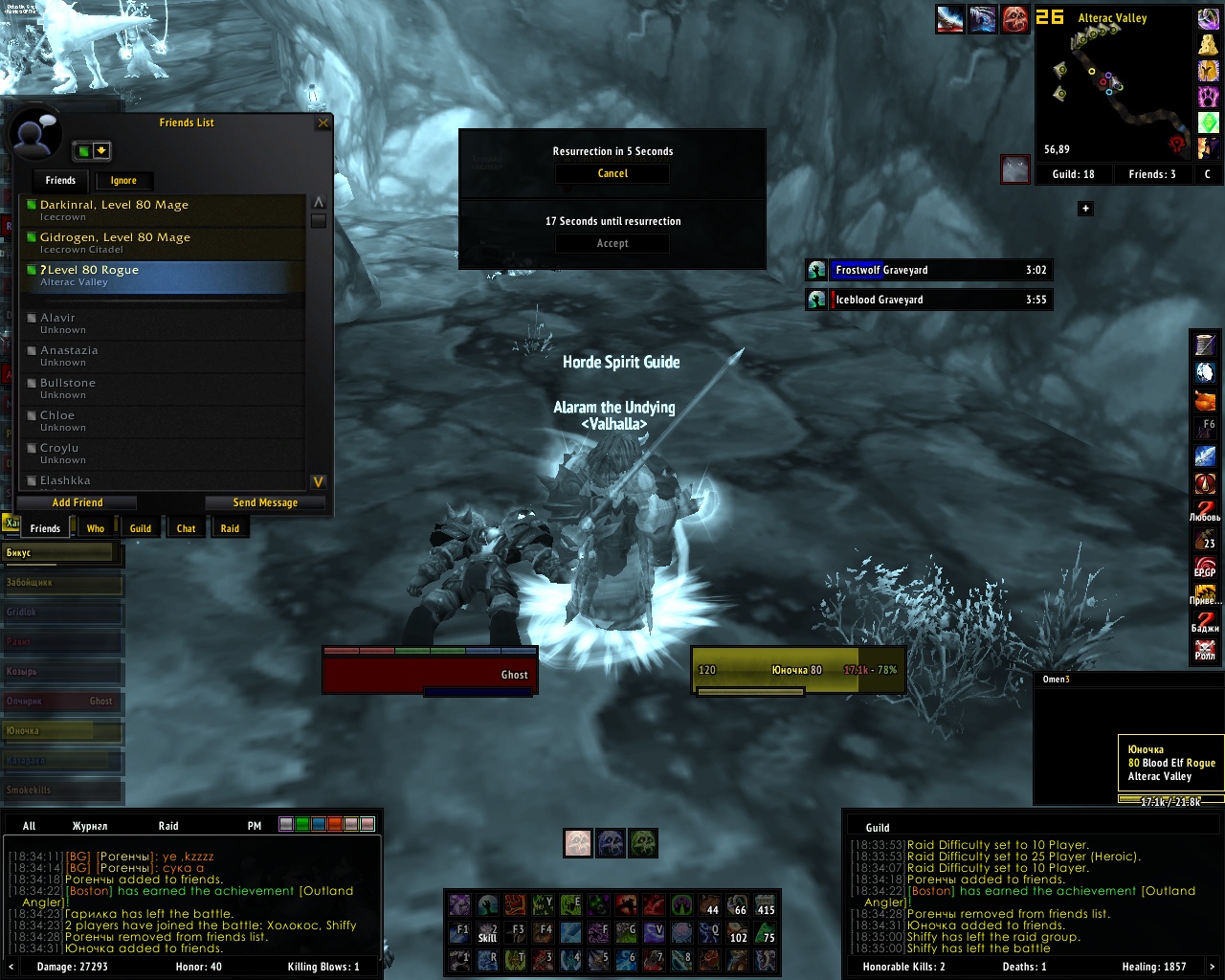The width and height of the screenshot is (1225, 980).
Task: Open the Guild tab at bottom
Action: (x=141, y=528)
